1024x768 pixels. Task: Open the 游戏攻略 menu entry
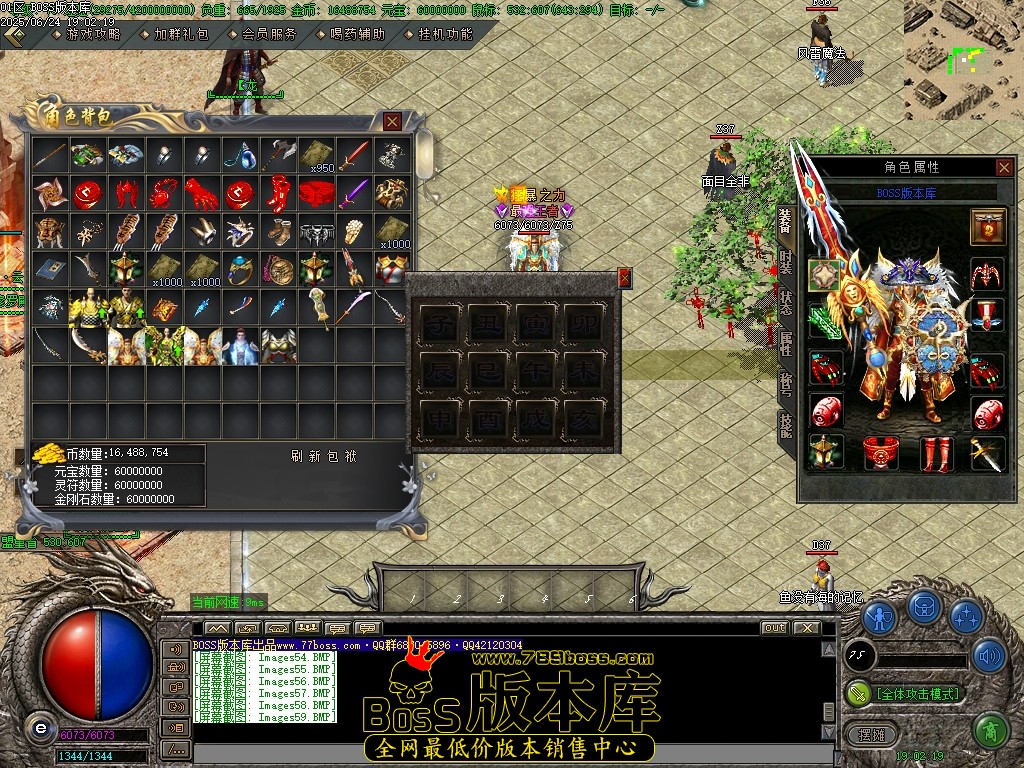pyautogui.click(x=92, y=34)
